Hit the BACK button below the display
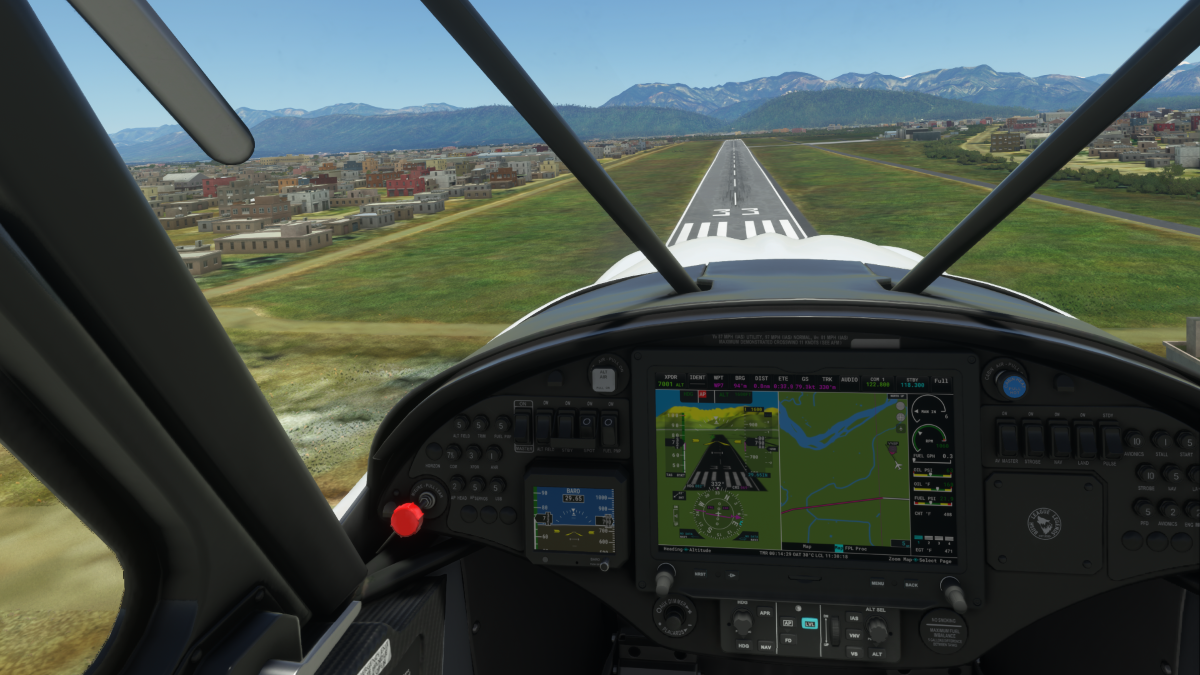Screen dimensions: 1200x675 tap(911, 584)
